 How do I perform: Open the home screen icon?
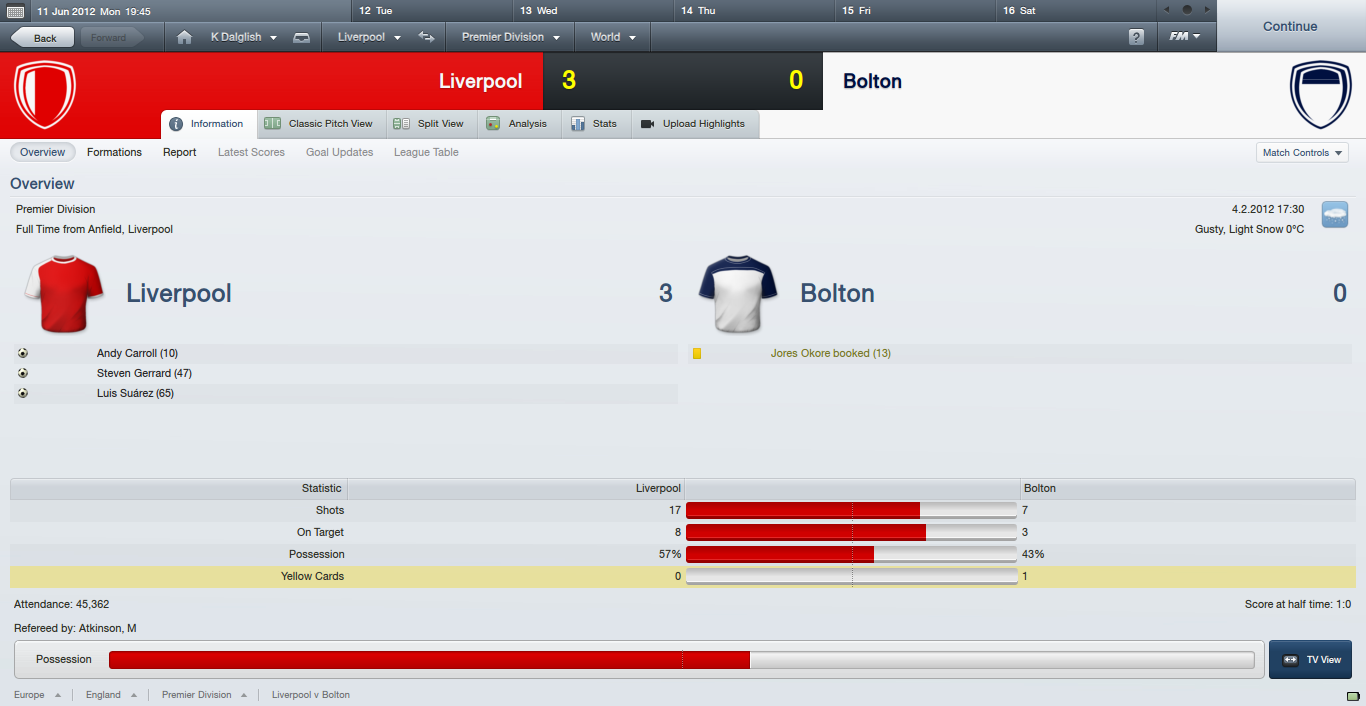coord(184,37)
